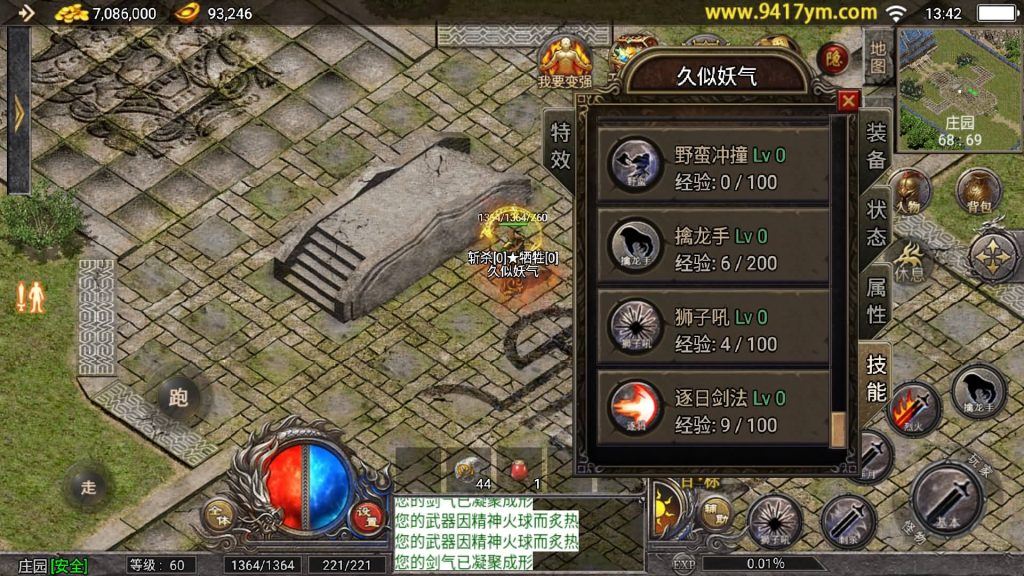Screen dimensions: 1024x576
Task: Open the 设置 settings button by the orb
Action: point(366,517)
